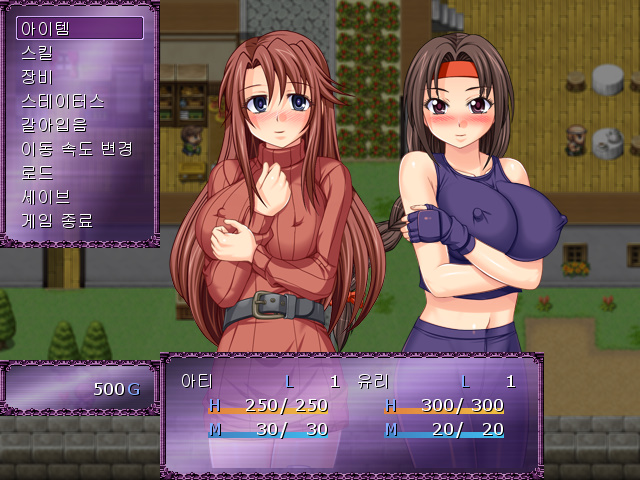Screen dimensions: 640x480
Task: Select 게임 종료 to end game
Action: pyautogui.click(x=80, y=220)
